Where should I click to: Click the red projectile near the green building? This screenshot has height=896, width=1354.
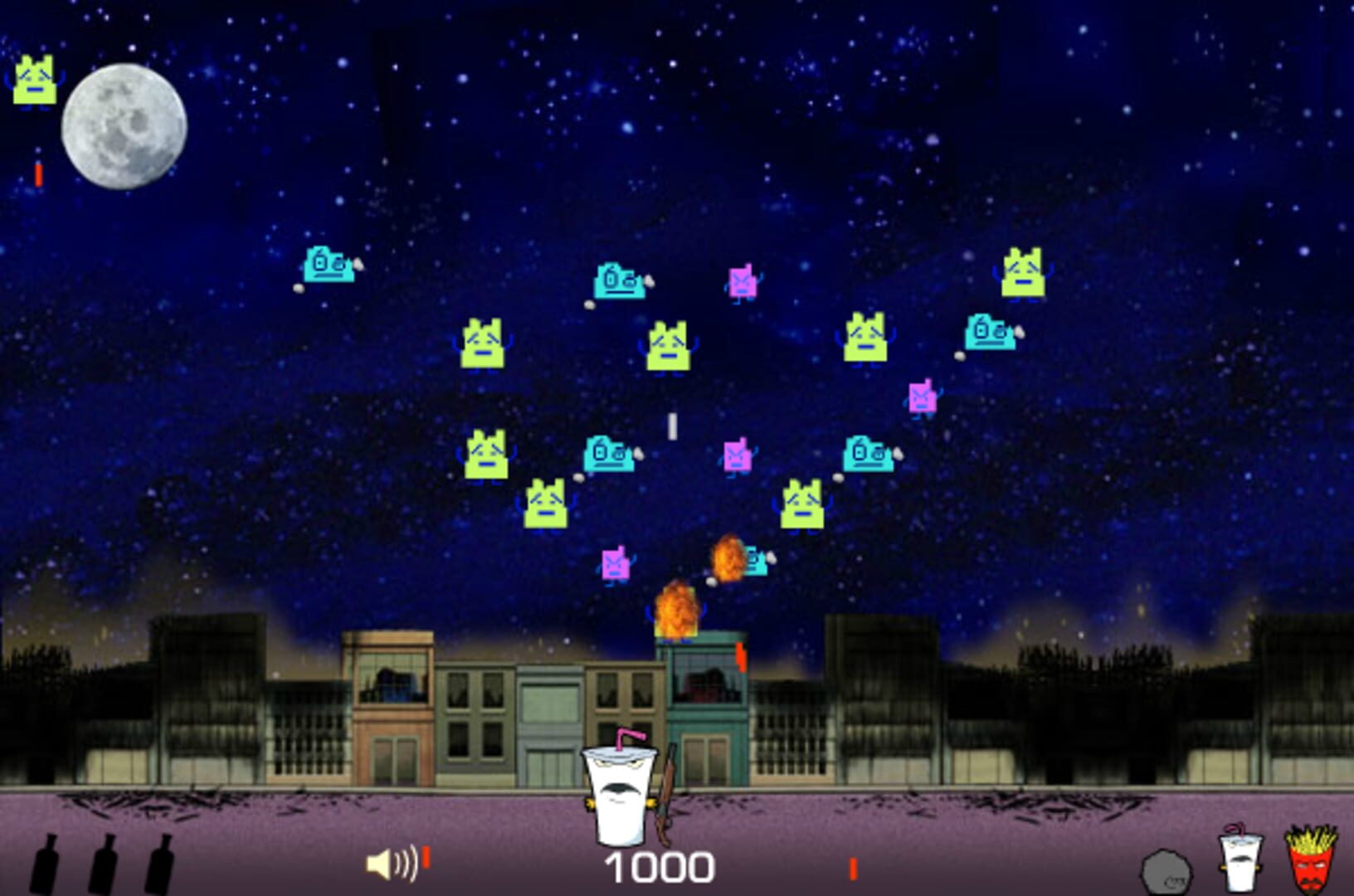738,658
